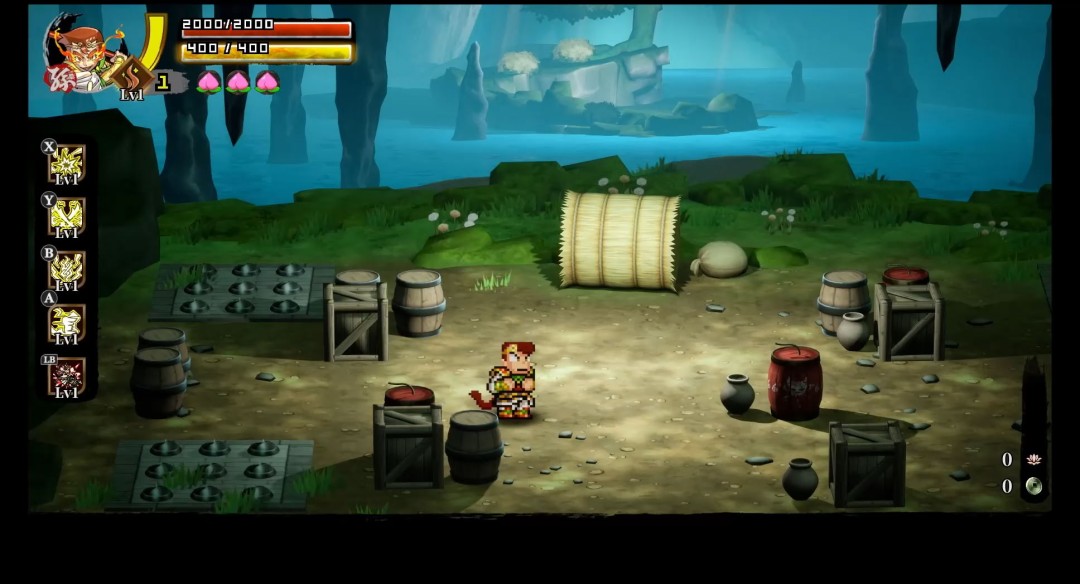
Task: Select the brown diamond Lv1 emblem
Action: [132, 75]
